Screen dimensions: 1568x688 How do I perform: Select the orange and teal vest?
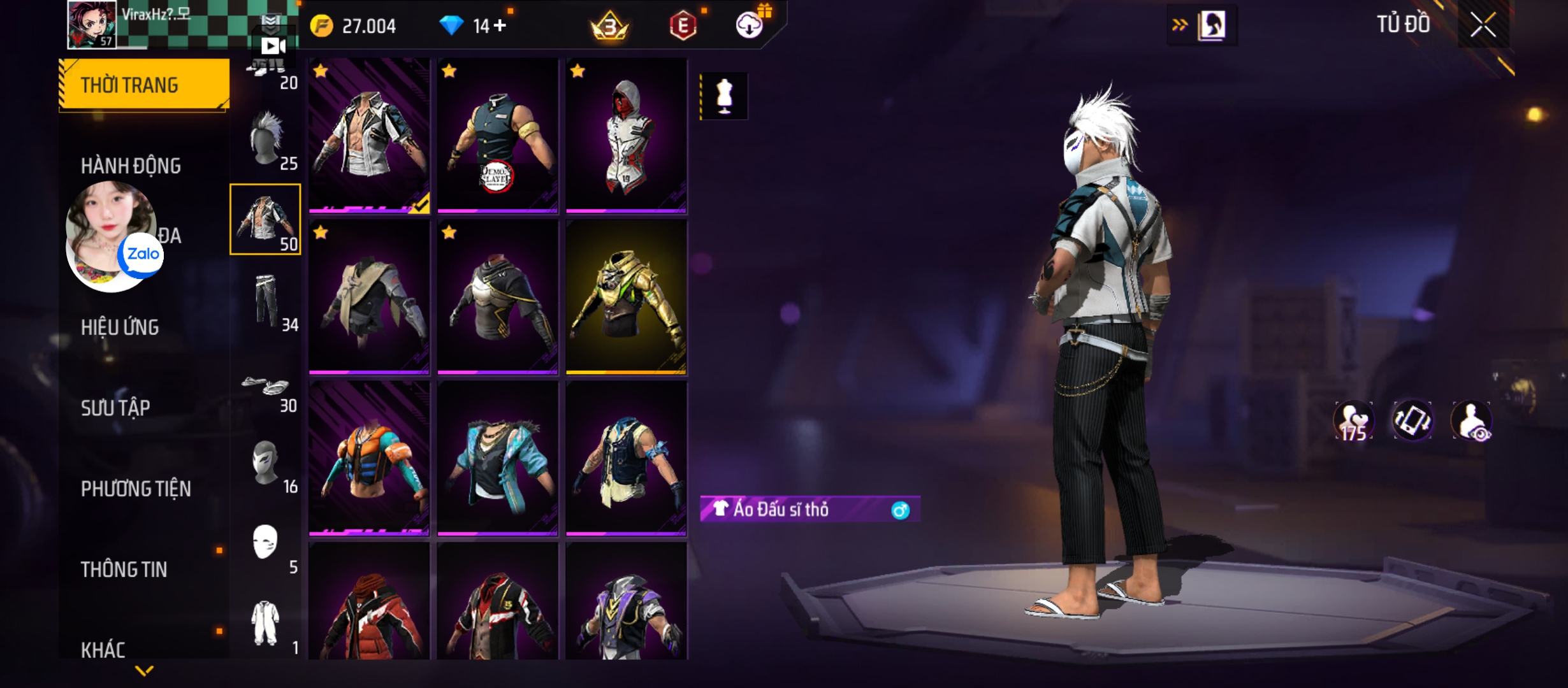point(369,459)
